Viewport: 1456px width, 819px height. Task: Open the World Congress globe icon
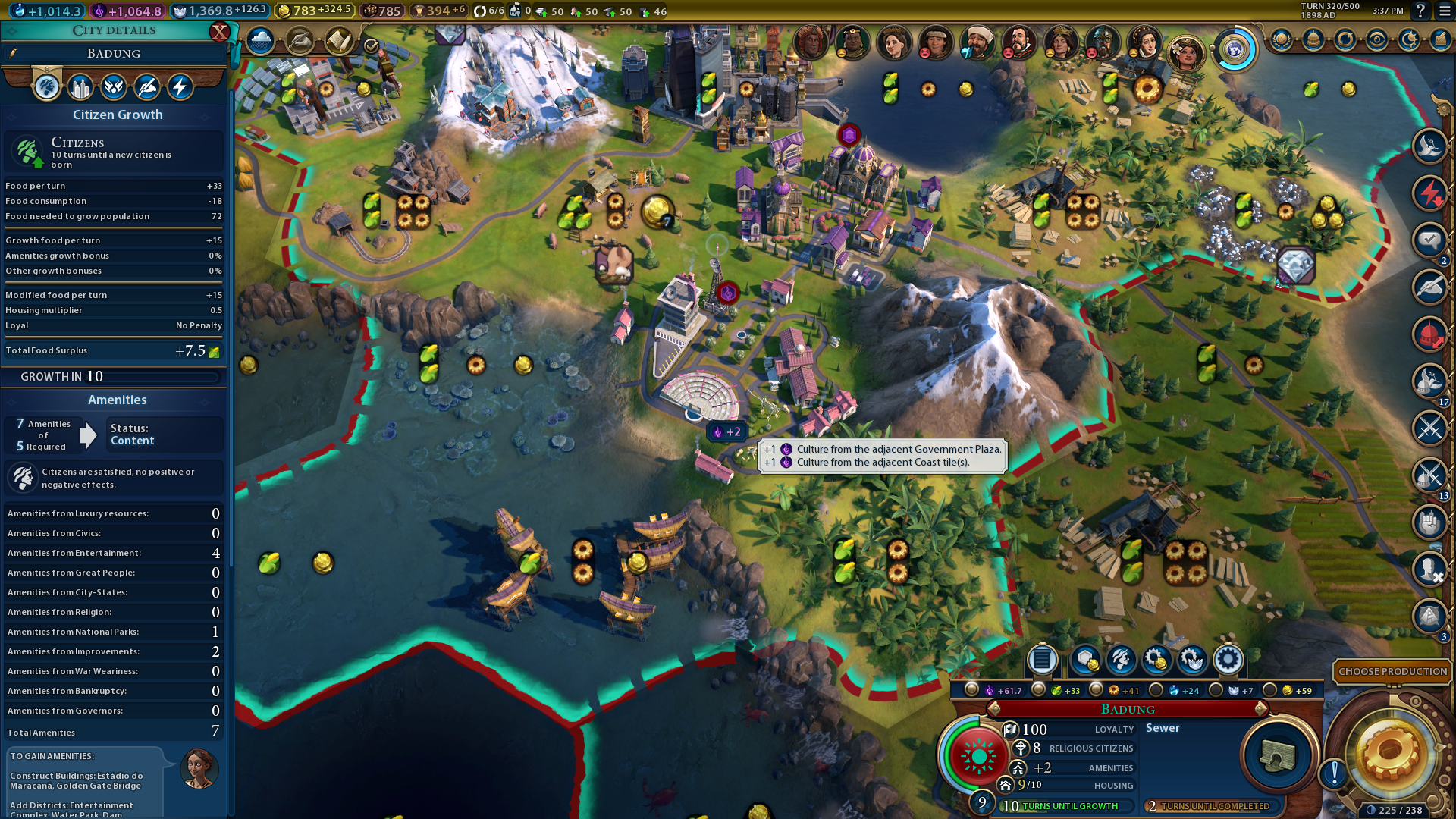click(x=1235, y=50)
